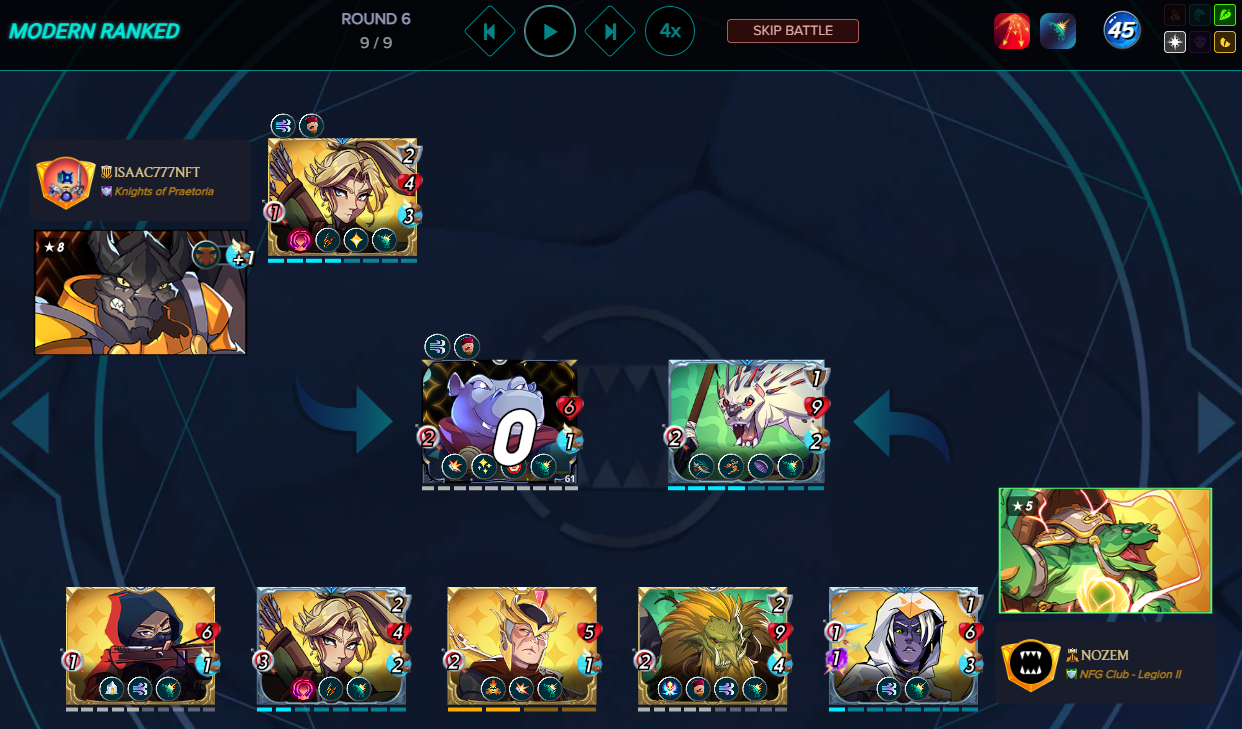Viewport: 1242px width, 729px height.
Task: Open the blue creature ruleset icon
Action: click(1057, 31)
